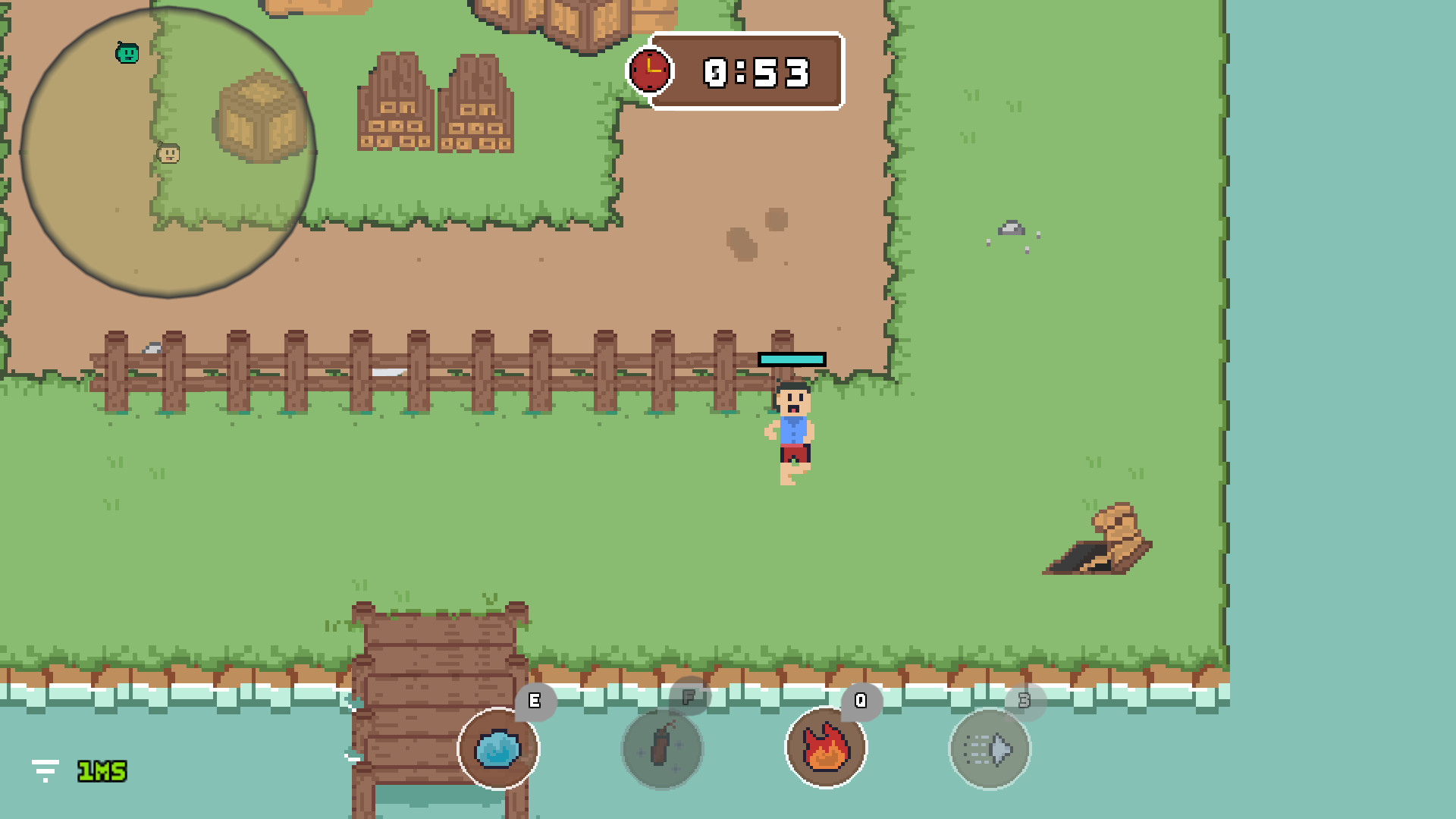Click the E key hint bubble
Viewport: 1456px width, 819px height.
pos(535,701)
